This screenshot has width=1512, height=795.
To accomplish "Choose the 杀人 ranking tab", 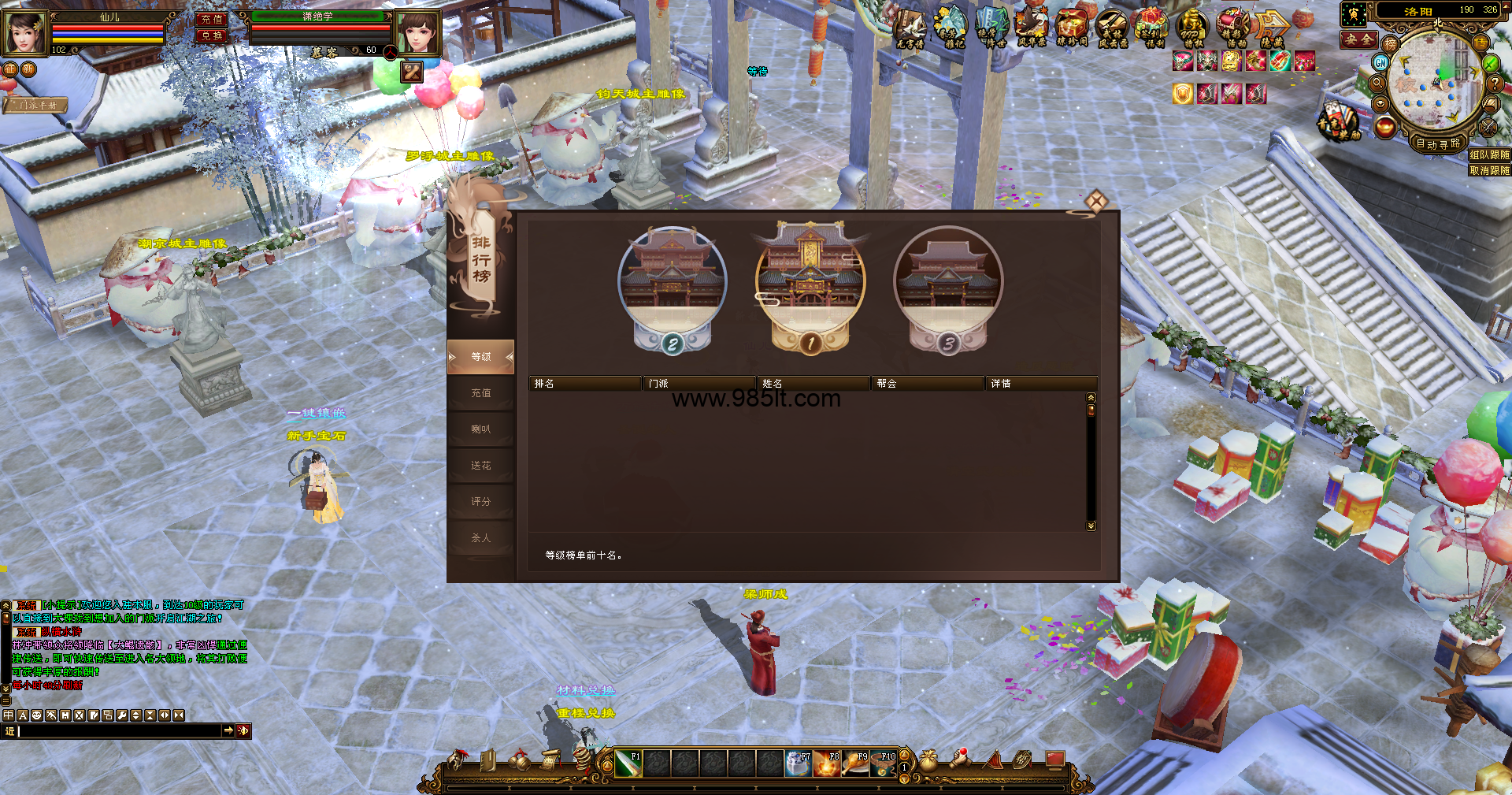I will [x=480, y=538].
